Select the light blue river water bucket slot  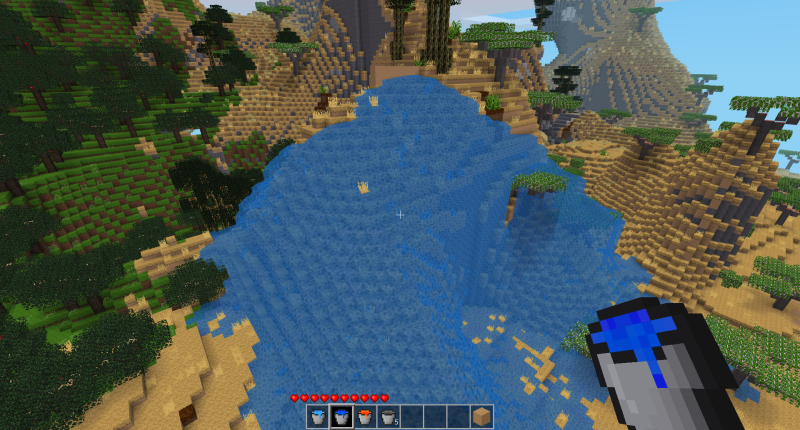318,417
